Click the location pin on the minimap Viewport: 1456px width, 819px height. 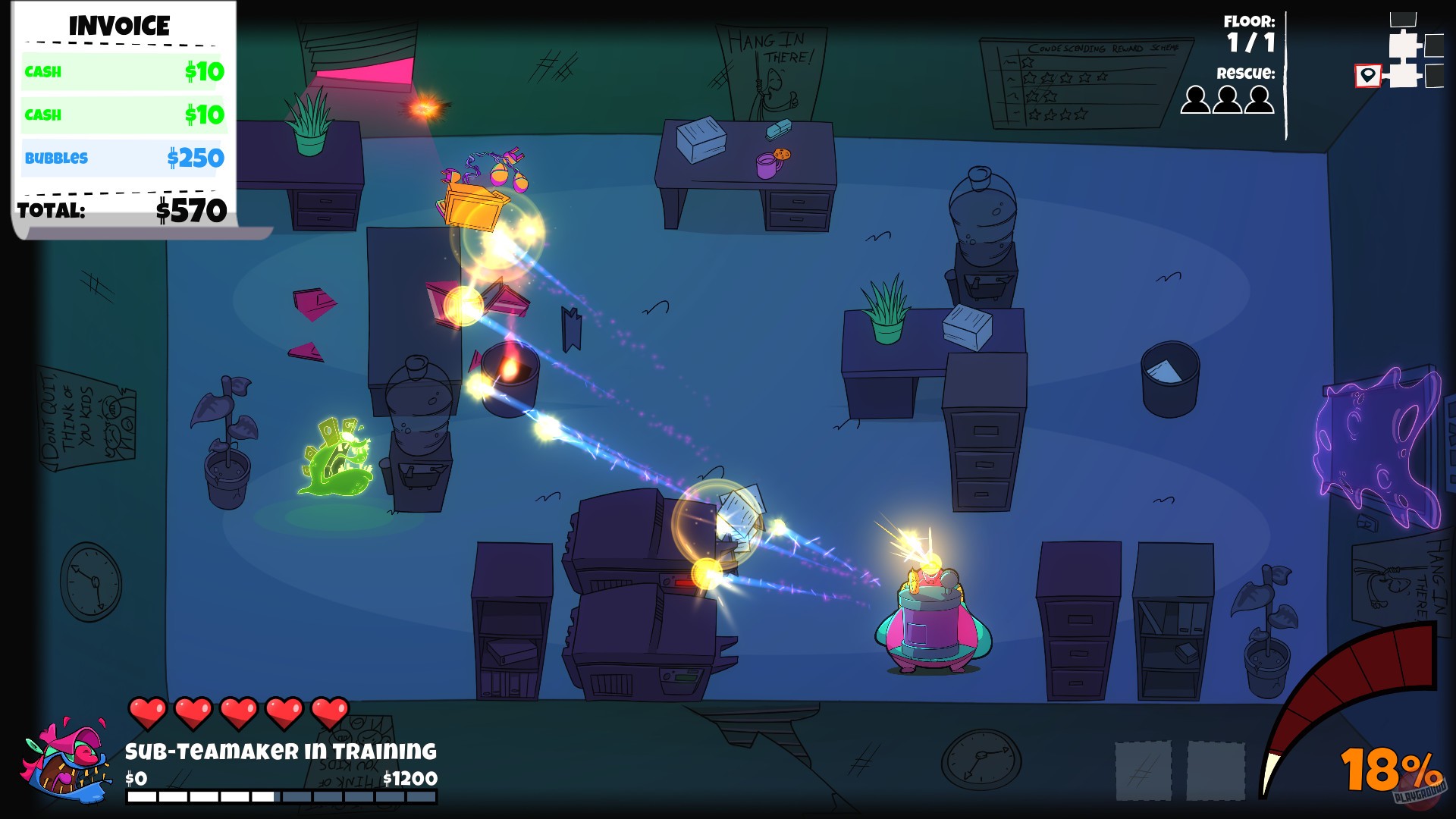click(x=1367, y=76)
